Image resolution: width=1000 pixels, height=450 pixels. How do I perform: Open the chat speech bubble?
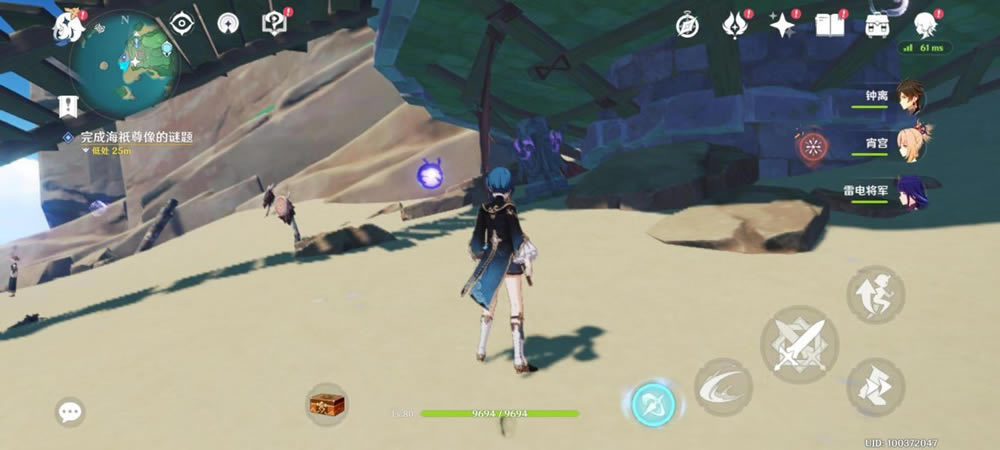tap(70, 411)
